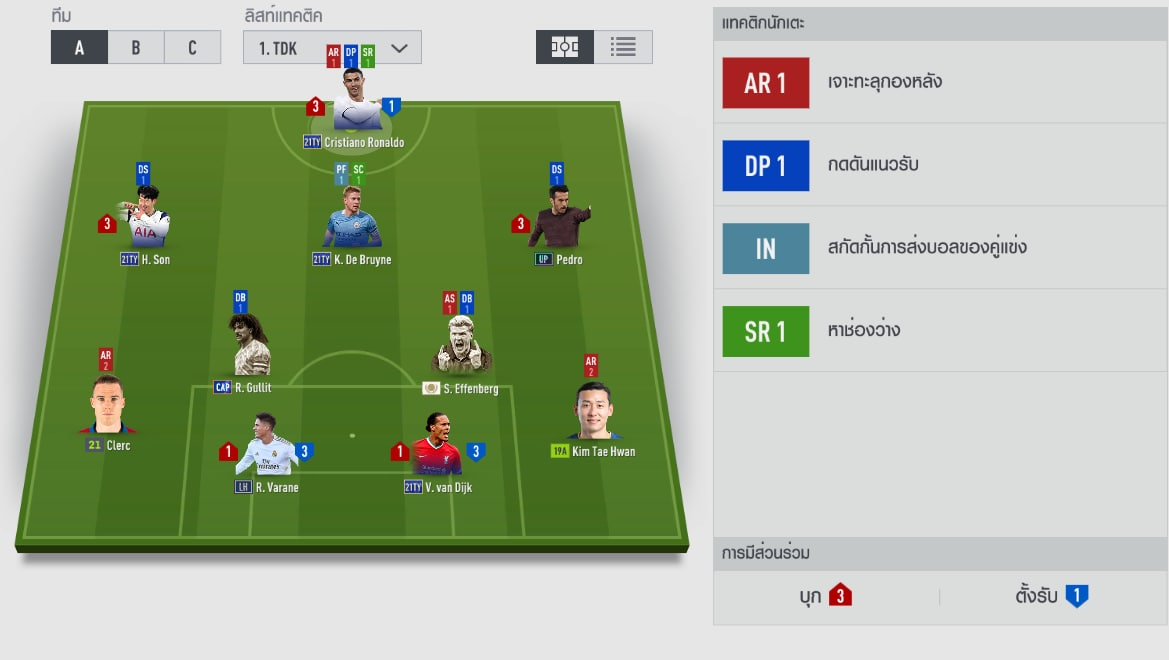Viewport: 1169px width, 660px height.
Task: Switch to team C
Action: tap(192, 47)
